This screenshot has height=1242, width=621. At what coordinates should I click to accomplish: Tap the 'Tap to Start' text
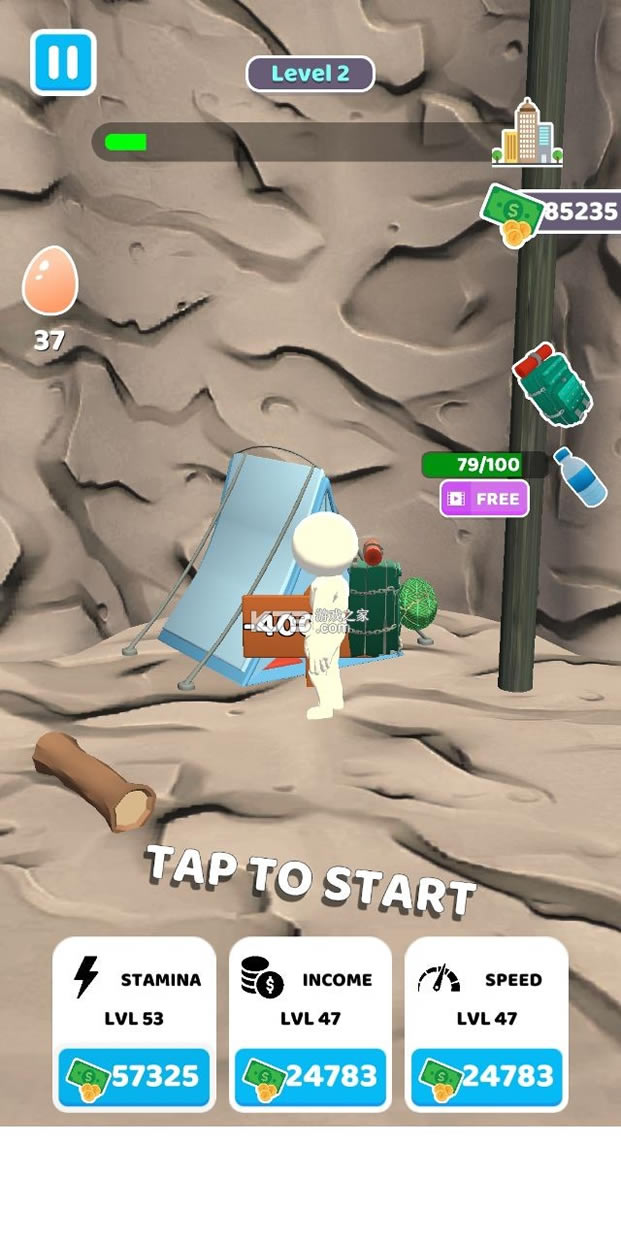tap(311, 878)
